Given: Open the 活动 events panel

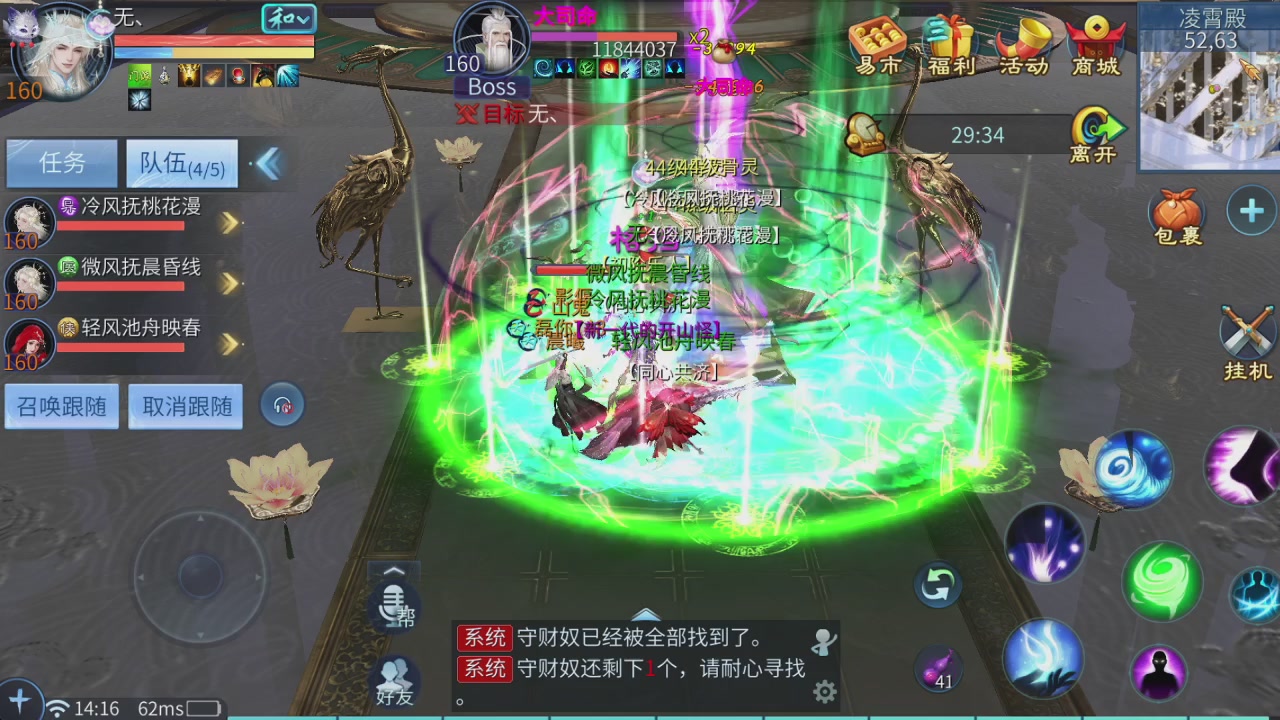Looking at the screenshot, I should click(1022, 47).
